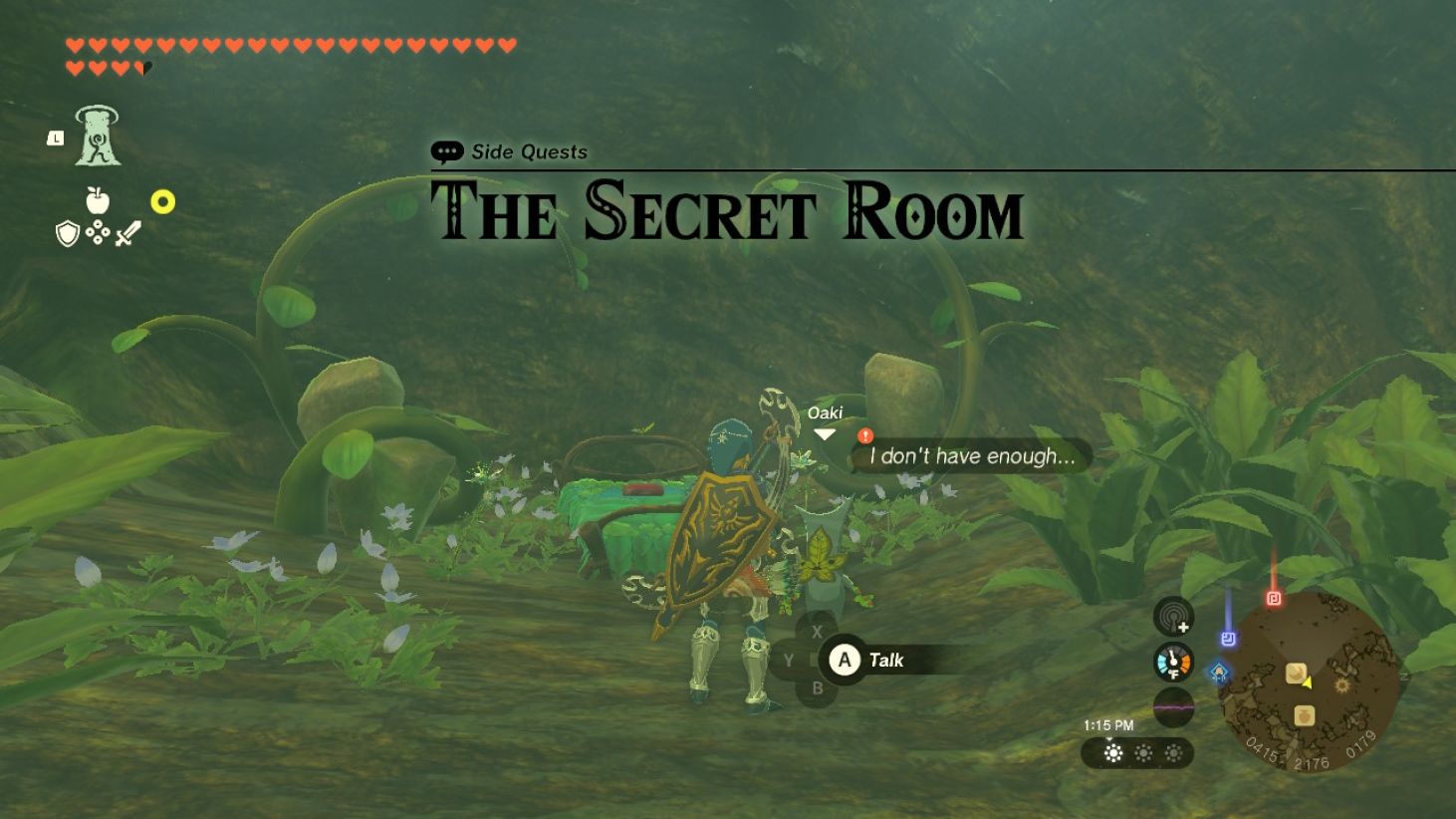This screenshot has width=1456, height=819.
Task: Click the 1:15 PM time display
Action: point(1108,725)
